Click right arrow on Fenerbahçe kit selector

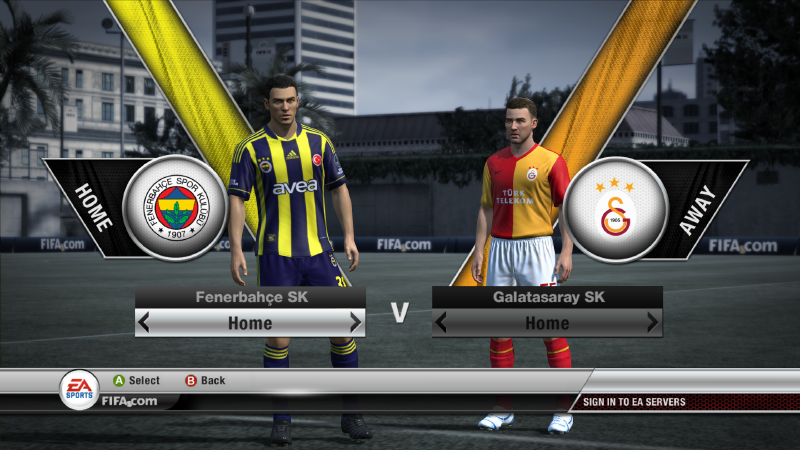tap(355, 323)
